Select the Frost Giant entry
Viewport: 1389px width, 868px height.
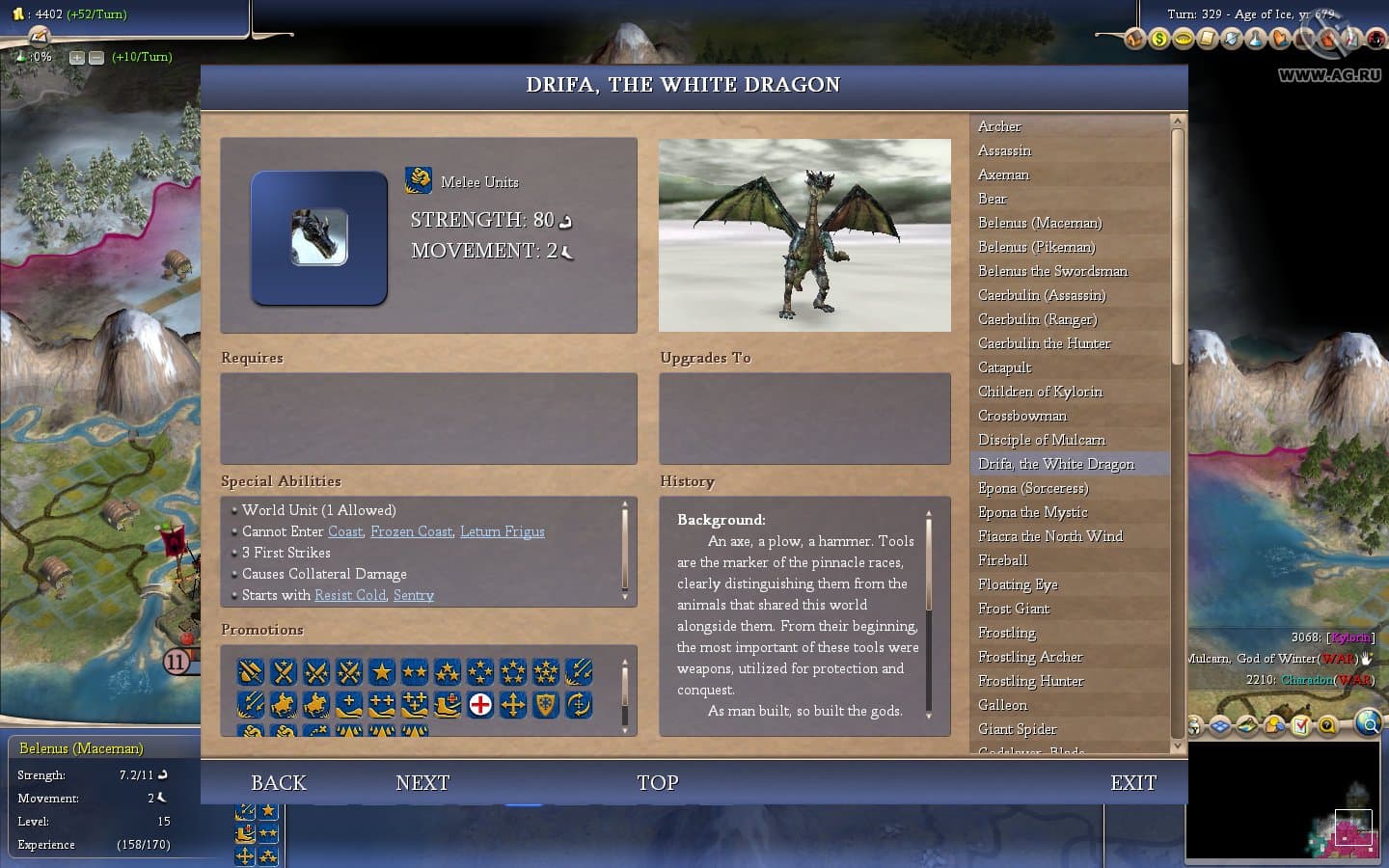(1014, 609)
